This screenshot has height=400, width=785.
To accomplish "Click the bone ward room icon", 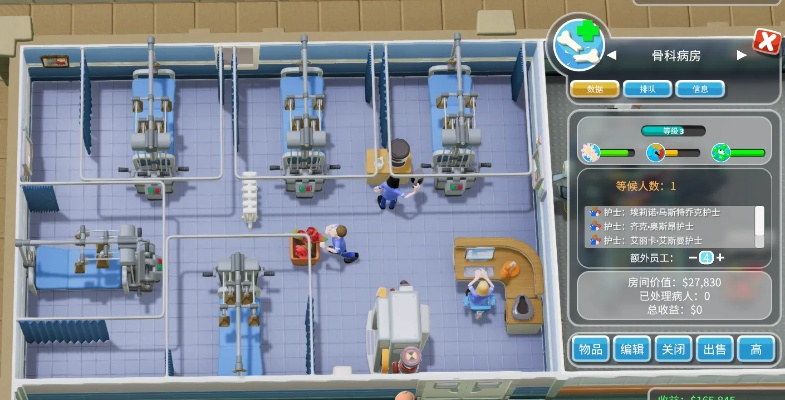I will click(x=580, y=46).
